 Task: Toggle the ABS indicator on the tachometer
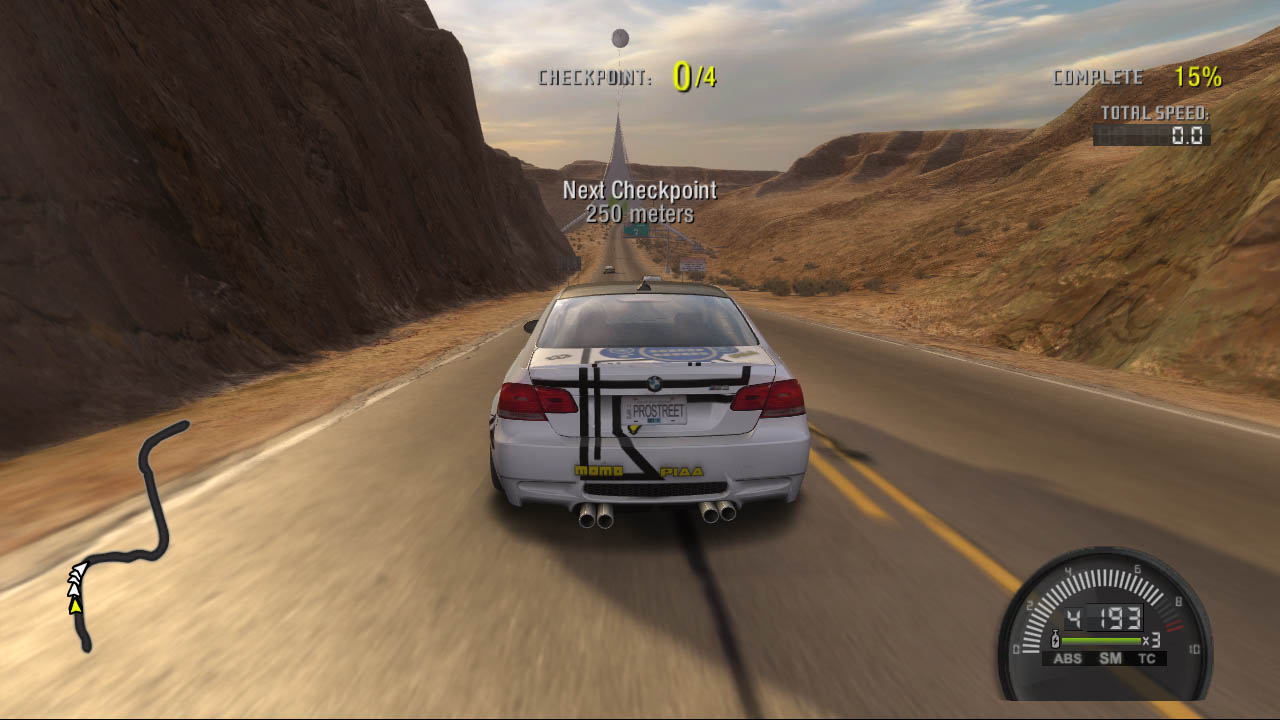(1068, 658)
